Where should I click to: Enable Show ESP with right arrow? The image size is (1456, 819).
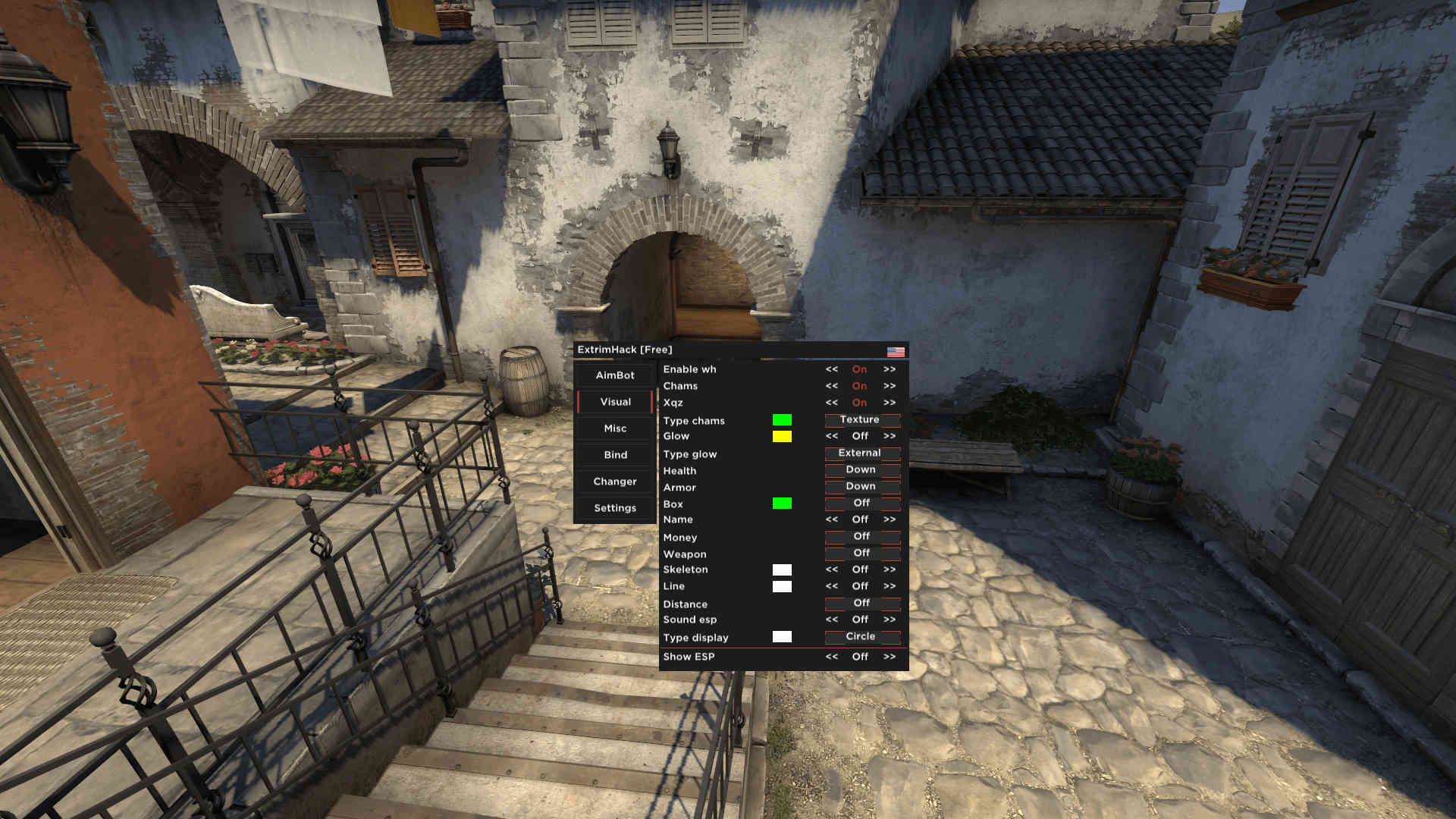click(x=889, y=657)
